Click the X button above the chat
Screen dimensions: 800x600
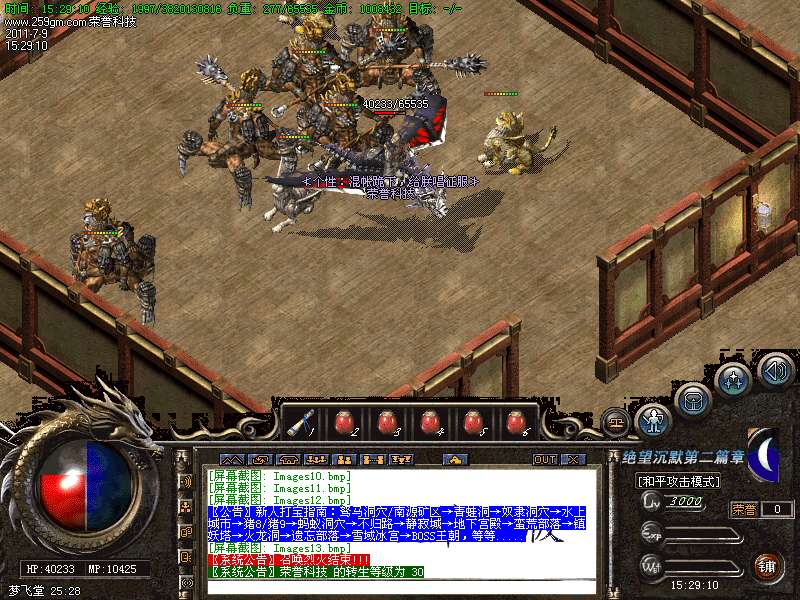[x=572, y=460]
